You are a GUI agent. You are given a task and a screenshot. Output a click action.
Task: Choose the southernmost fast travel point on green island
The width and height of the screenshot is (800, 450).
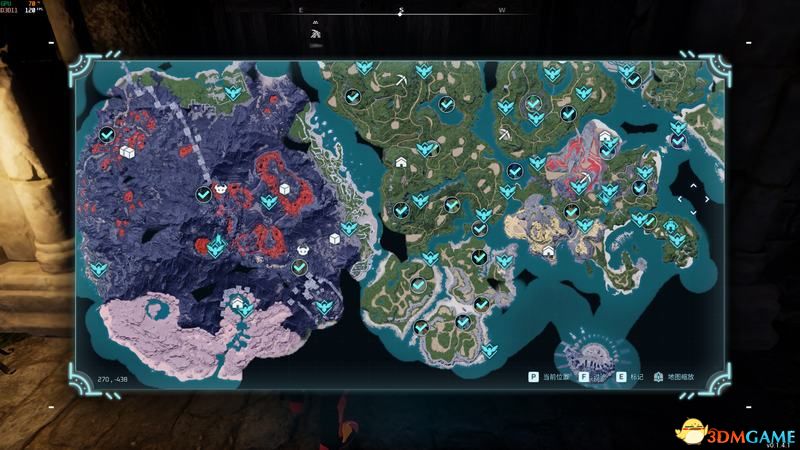(x=490, y=350)
